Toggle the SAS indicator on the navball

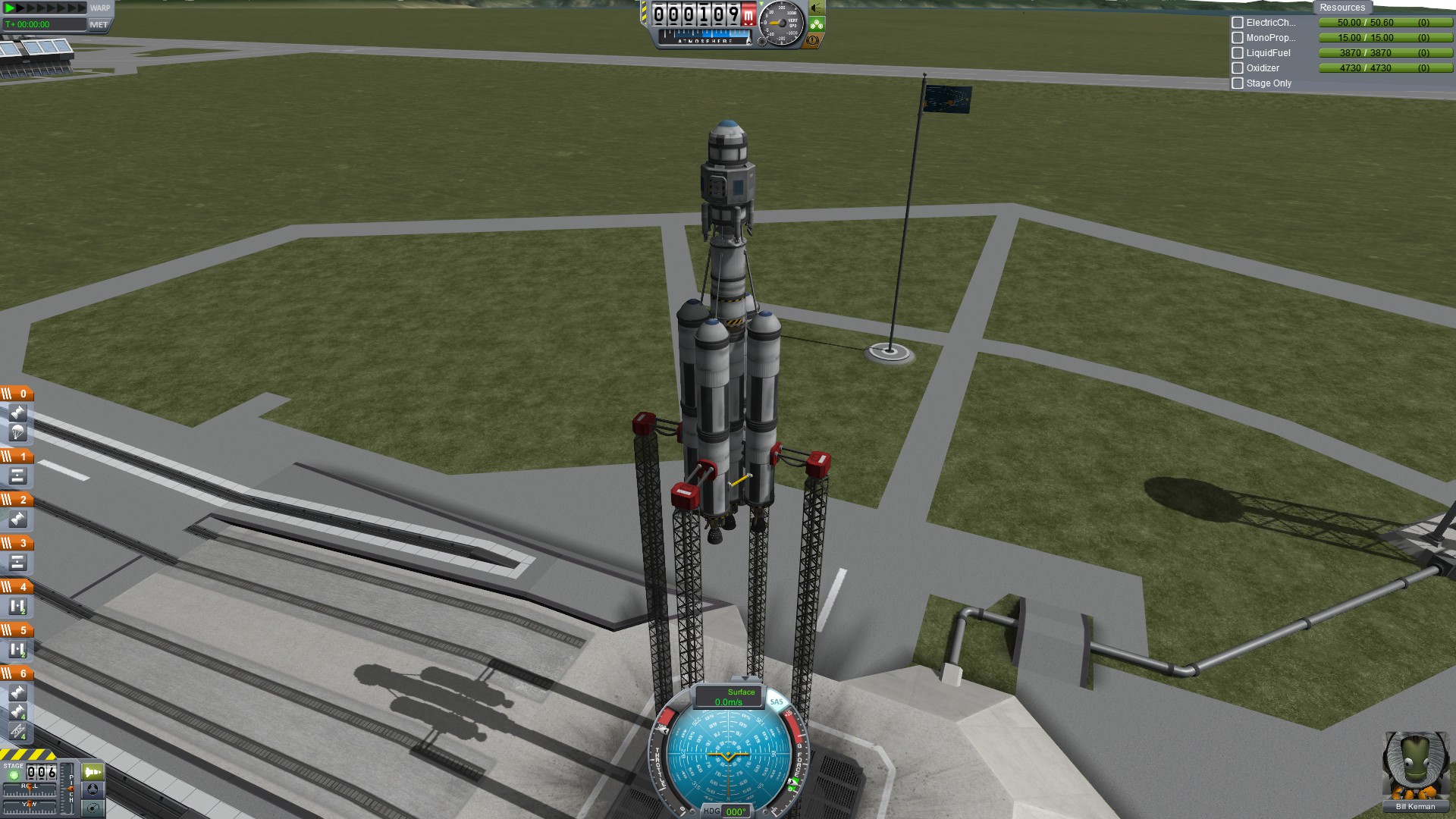777,701
